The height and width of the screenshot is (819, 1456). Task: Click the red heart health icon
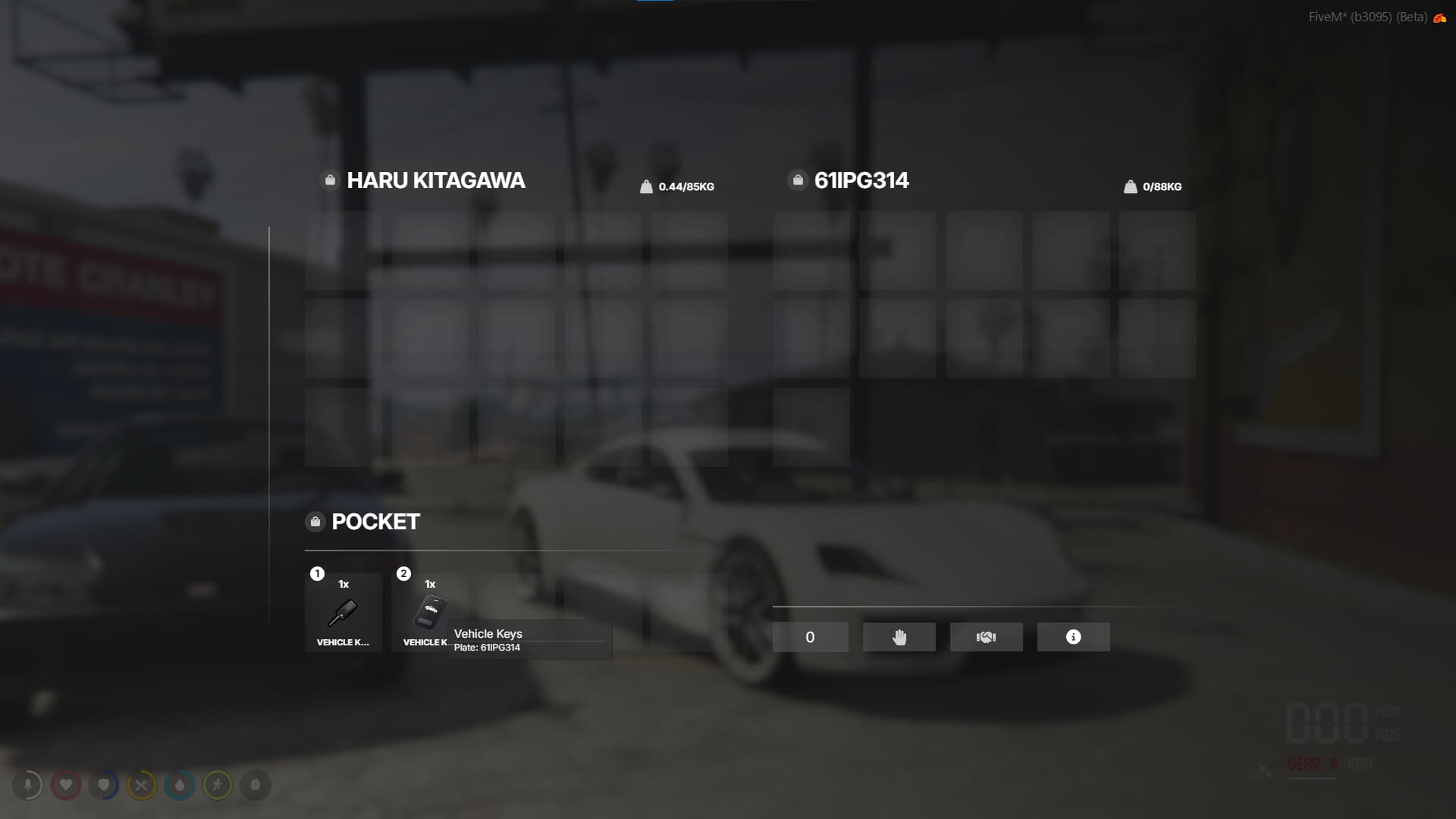pyautogui.click(x=66, y=786)
